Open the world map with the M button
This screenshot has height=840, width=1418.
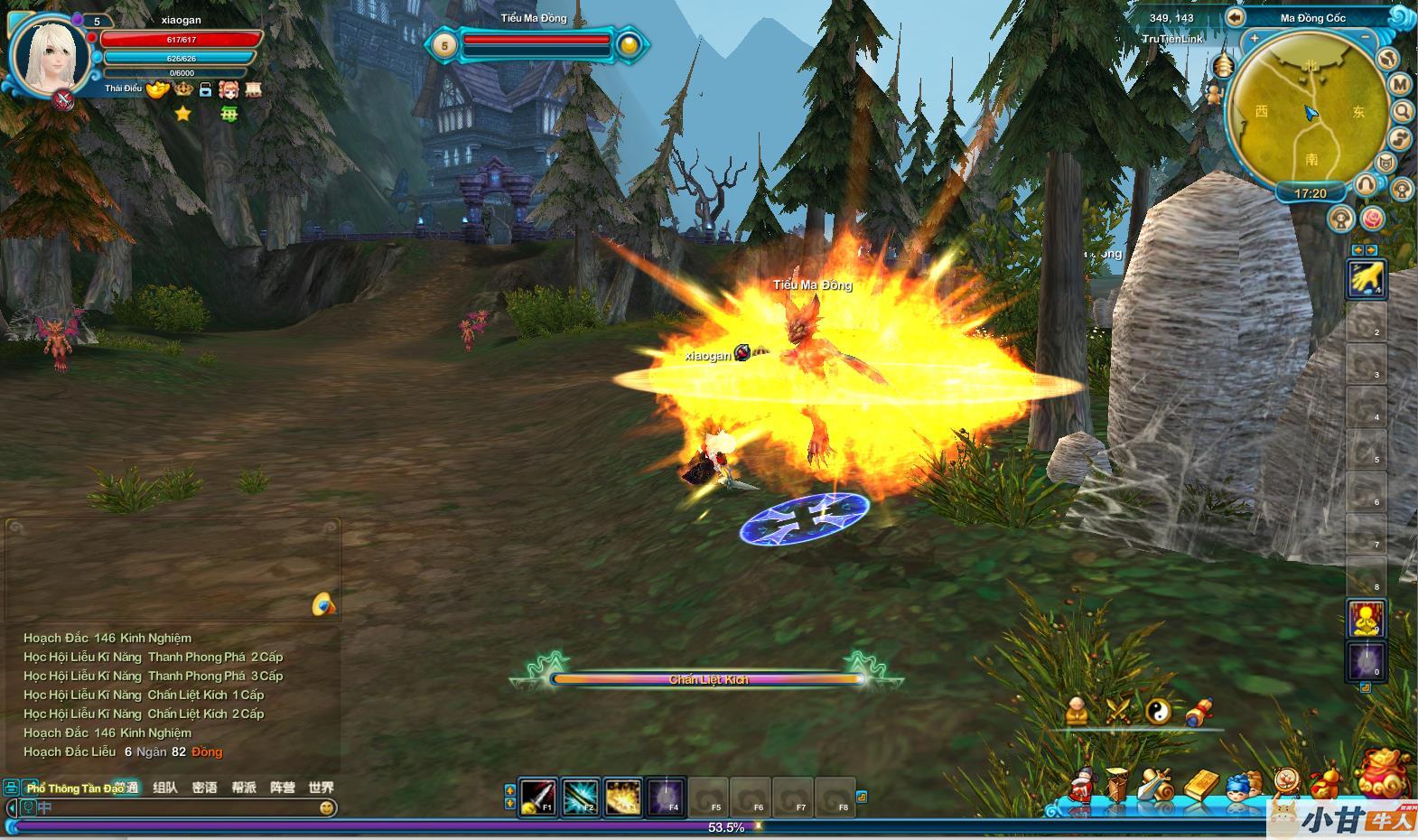[1400, 84]
